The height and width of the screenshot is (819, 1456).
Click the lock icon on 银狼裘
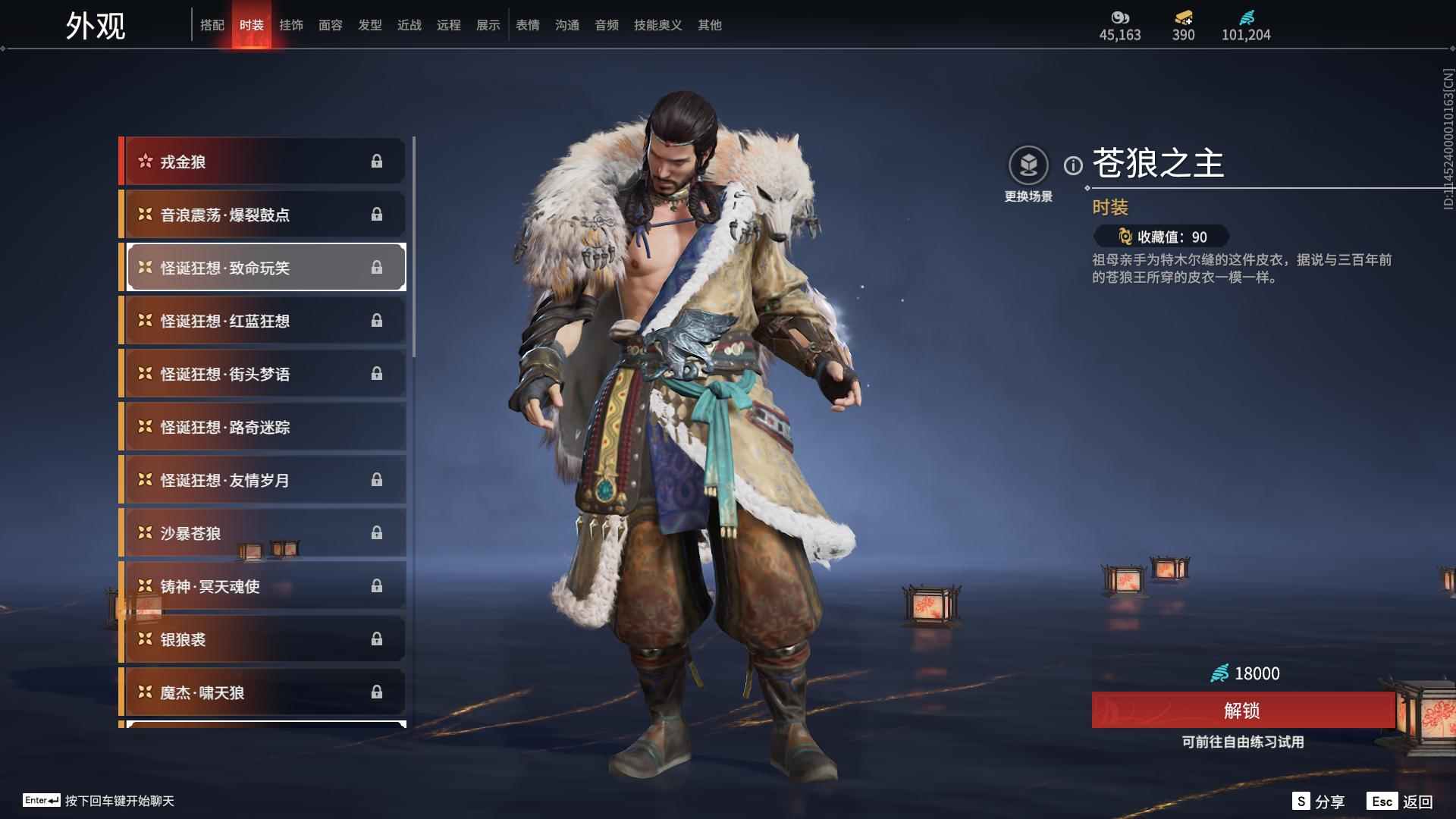coord(377,639)
